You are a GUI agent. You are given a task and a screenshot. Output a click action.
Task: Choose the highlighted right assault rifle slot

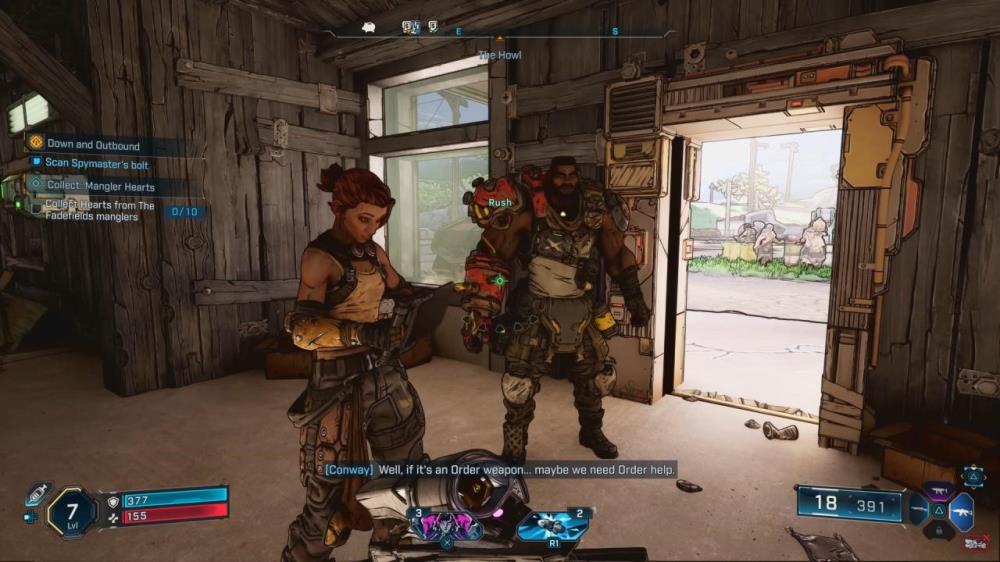pyautogui.click(x=962, y=510)
